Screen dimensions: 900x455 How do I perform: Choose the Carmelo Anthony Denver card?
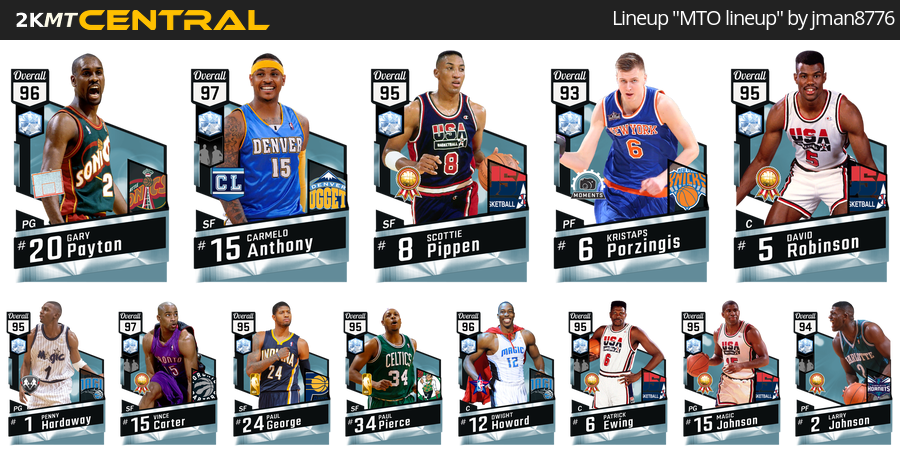tap(270, 165)
